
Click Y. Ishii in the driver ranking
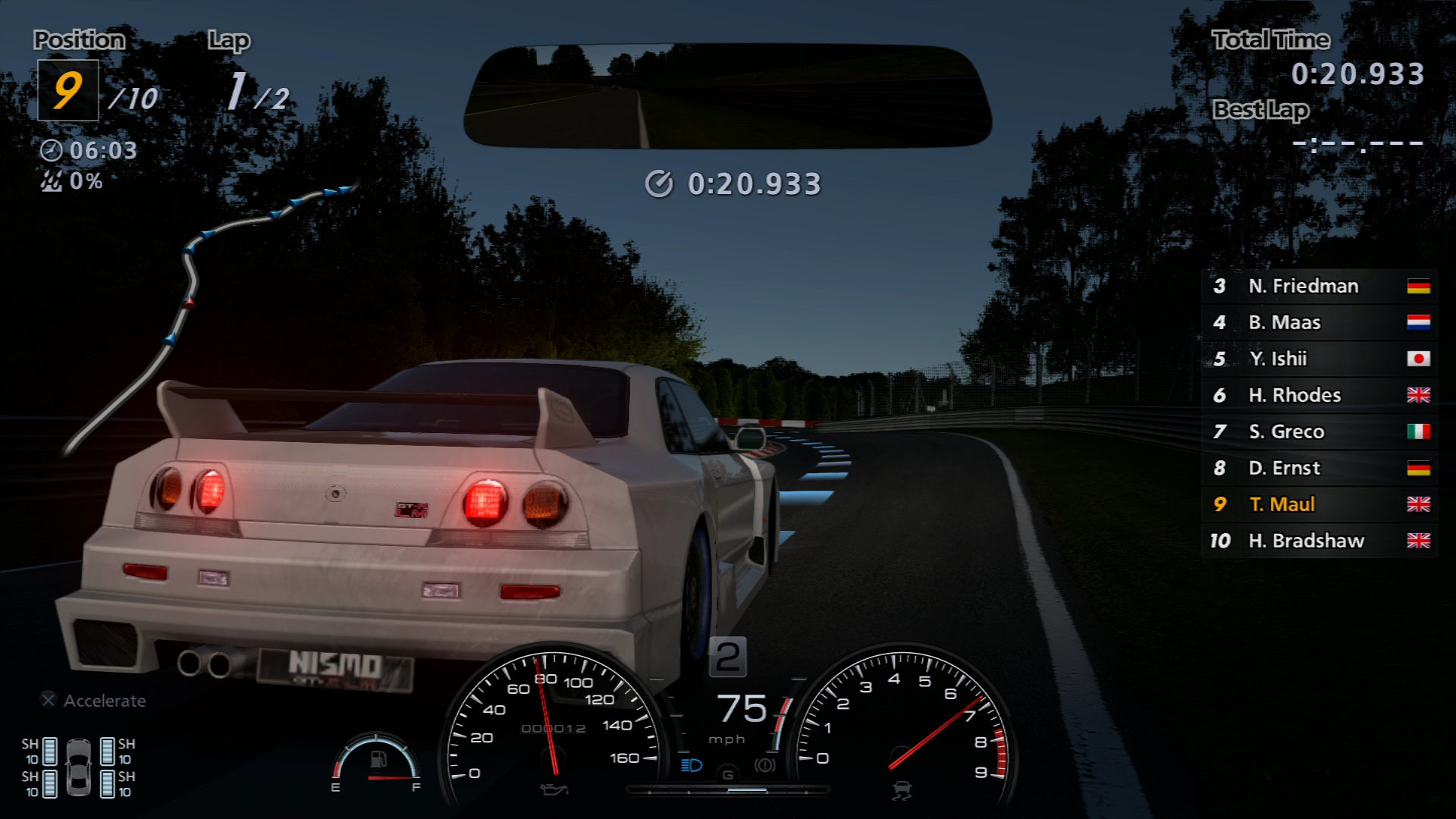click(x=1319, y=359)
